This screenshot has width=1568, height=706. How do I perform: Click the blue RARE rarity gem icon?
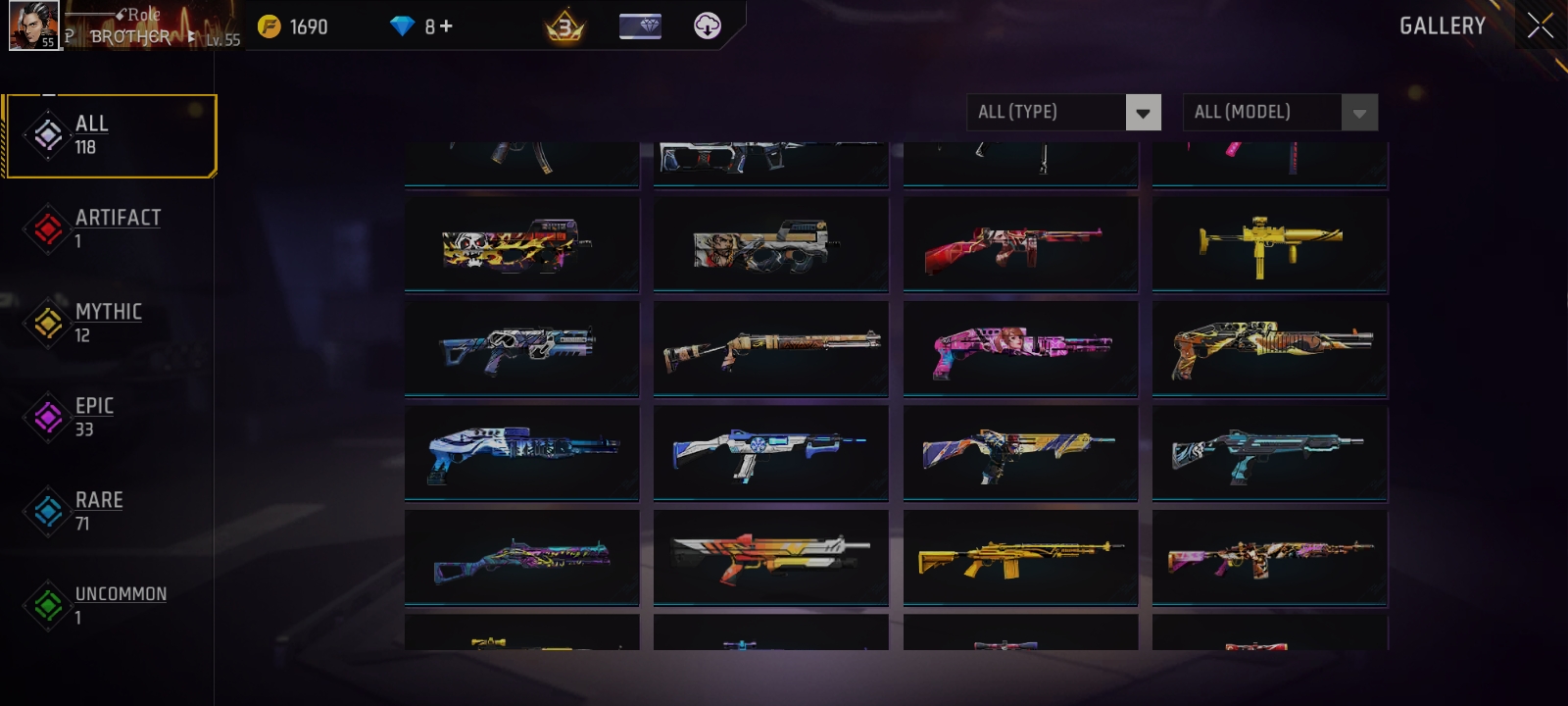[x=47, y=511]
